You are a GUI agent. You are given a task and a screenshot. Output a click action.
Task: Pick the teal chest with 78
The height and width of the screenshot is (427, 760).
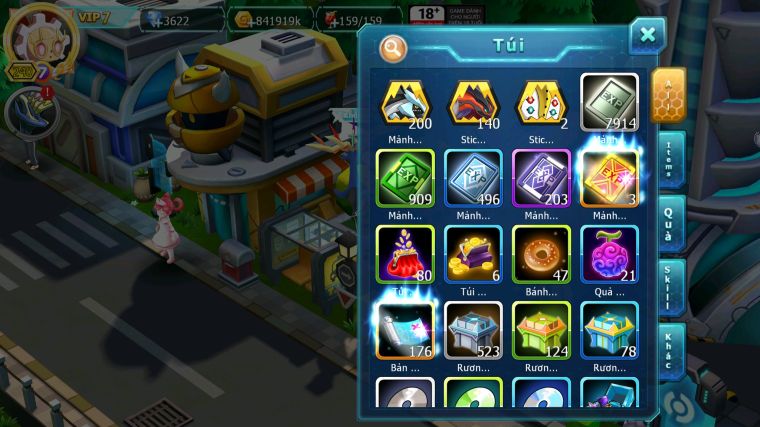coord(610,329)
